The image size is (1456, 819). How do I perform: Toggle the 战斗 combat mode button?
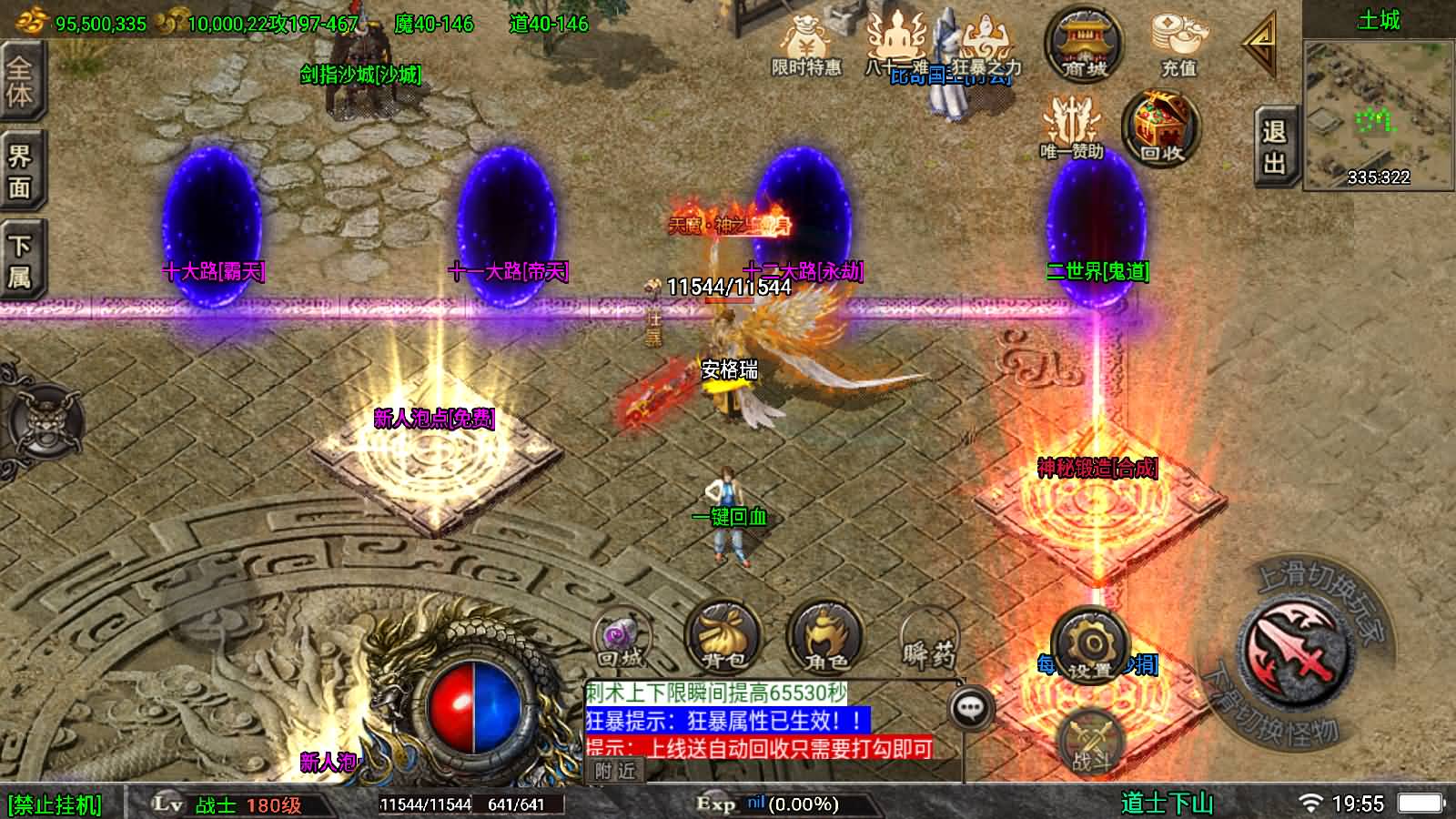coord(1091,741)
